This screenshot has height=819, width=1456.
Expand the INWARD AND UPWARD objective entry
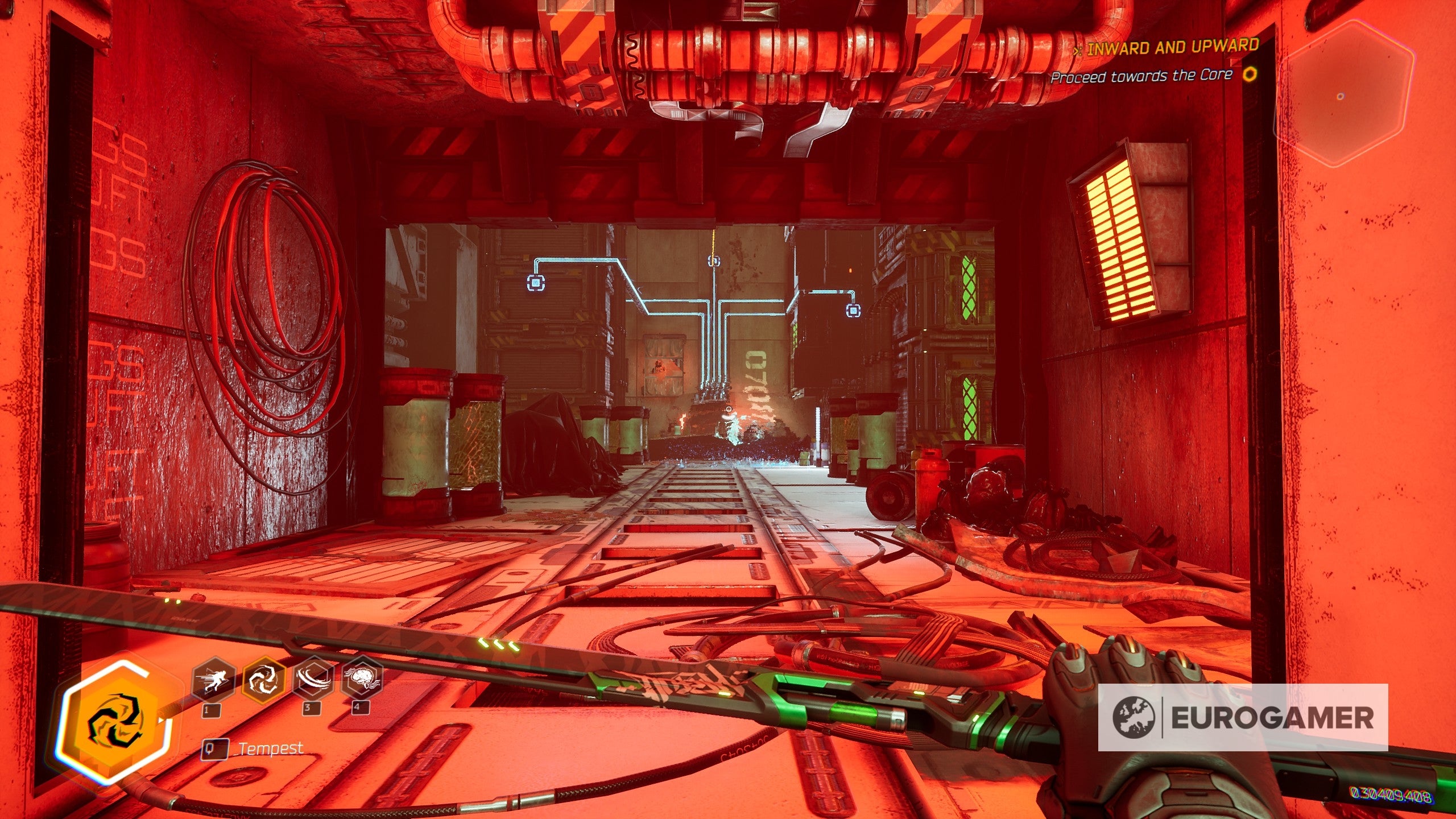[1172, 47]
